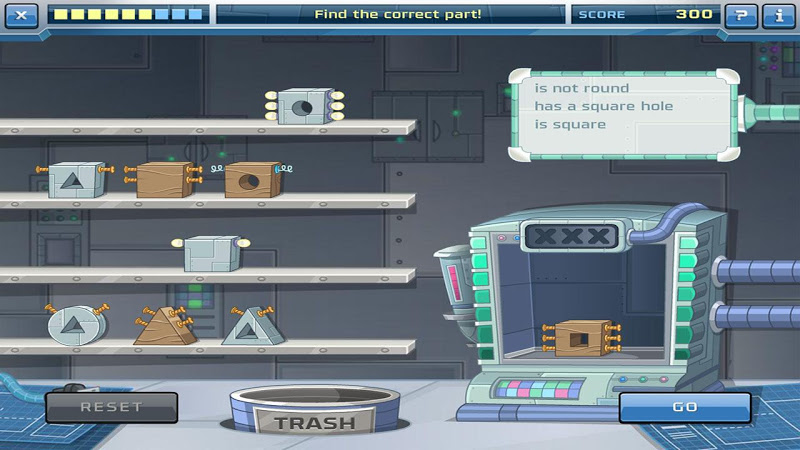Select the wooden triangle part

(162, 326)
